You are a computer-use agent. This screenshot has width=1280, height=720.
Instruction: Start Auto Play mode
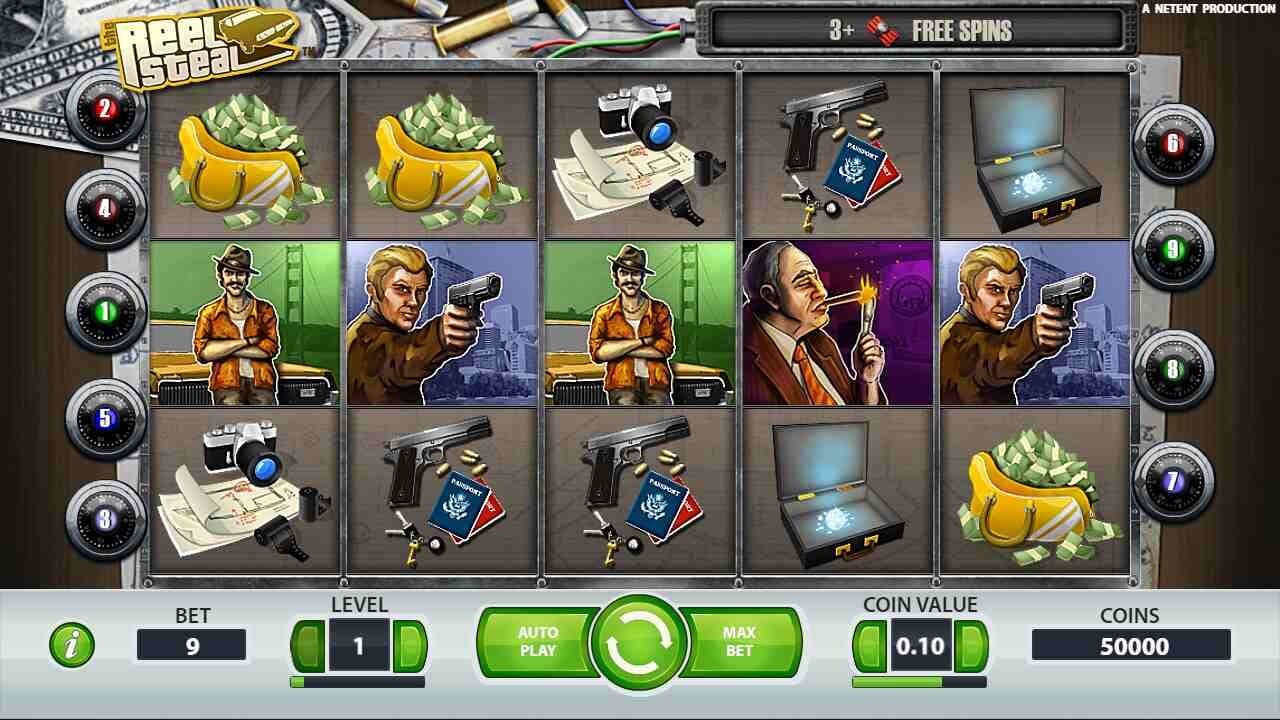point(537,642)
